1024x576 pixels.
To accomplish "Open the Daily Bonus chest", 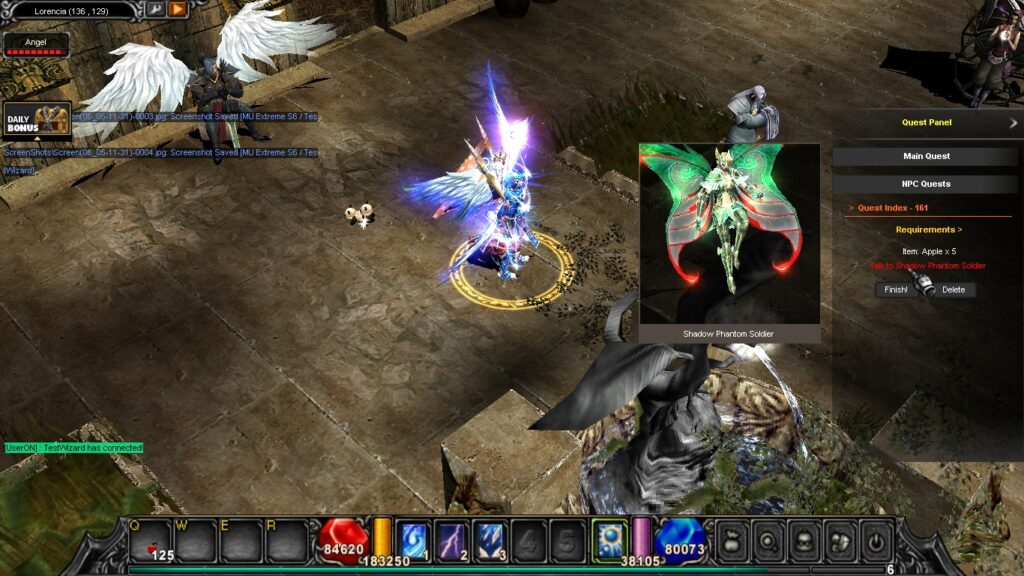I will 37,119.
